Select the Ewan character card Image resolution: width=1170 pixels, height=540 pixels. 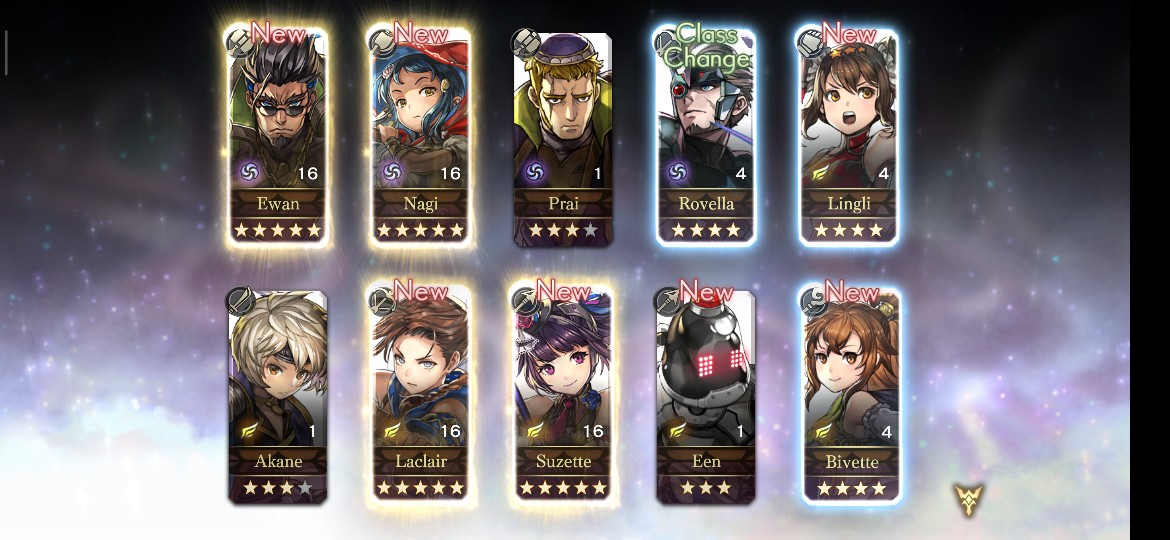click(x=277, y=135)
